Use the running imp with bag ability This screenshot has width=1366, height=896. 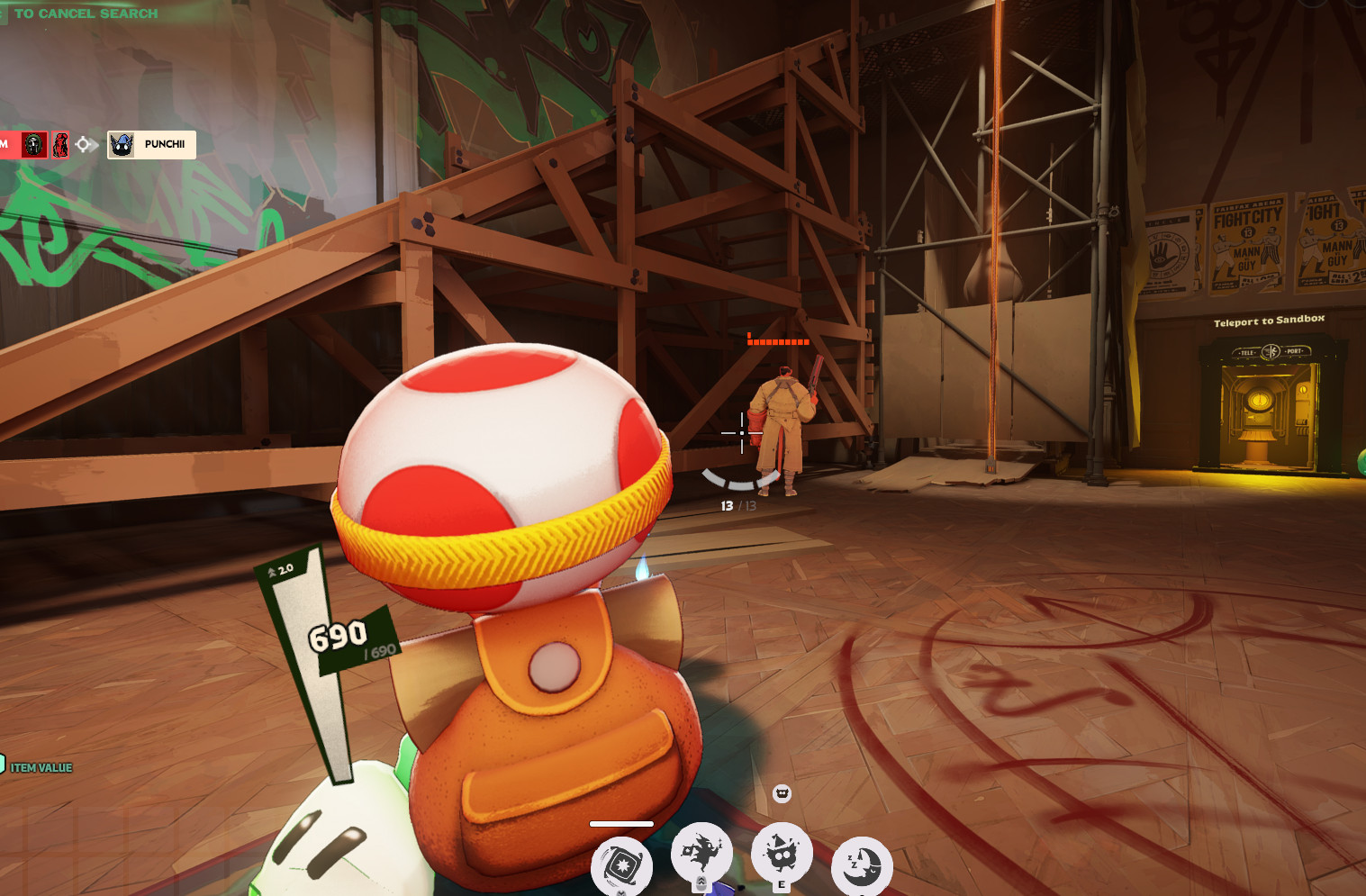tap(701, 852)
